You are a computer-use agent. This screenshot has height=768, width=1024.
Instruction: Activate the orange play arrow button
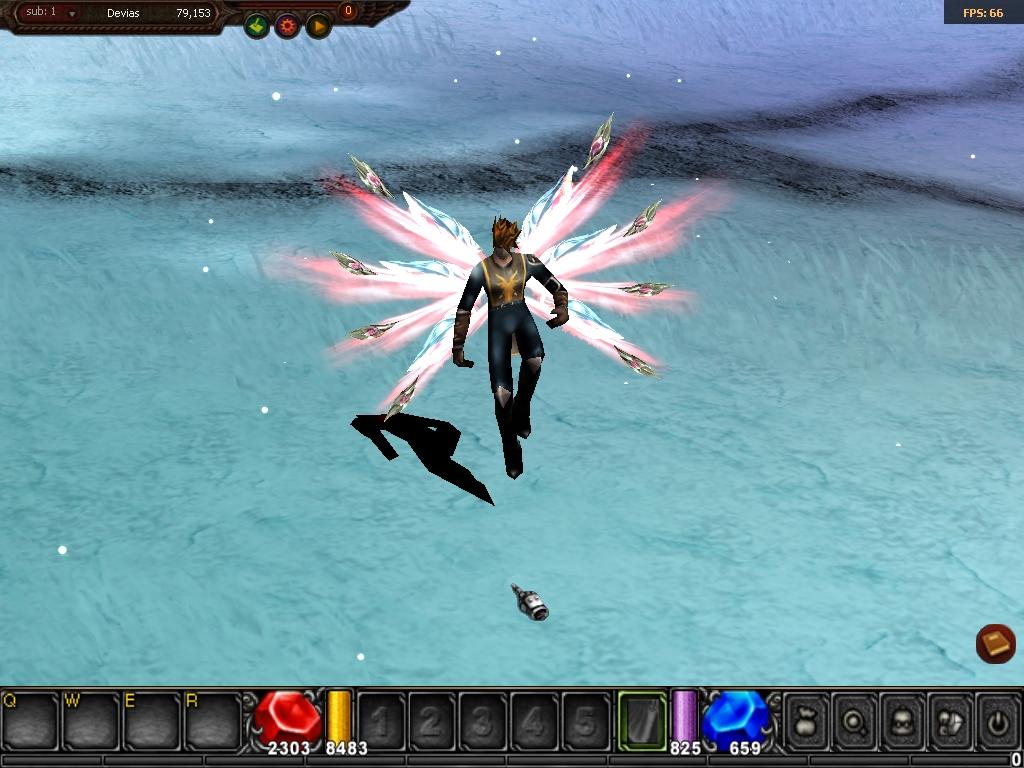tap(318, 26)
